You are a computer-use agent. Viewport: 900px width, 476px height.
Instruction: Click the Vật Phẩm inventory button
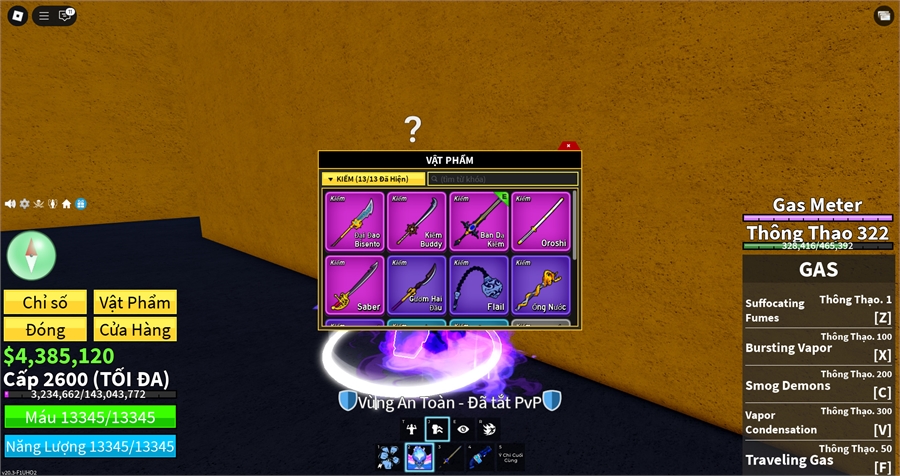pos(135,302)
